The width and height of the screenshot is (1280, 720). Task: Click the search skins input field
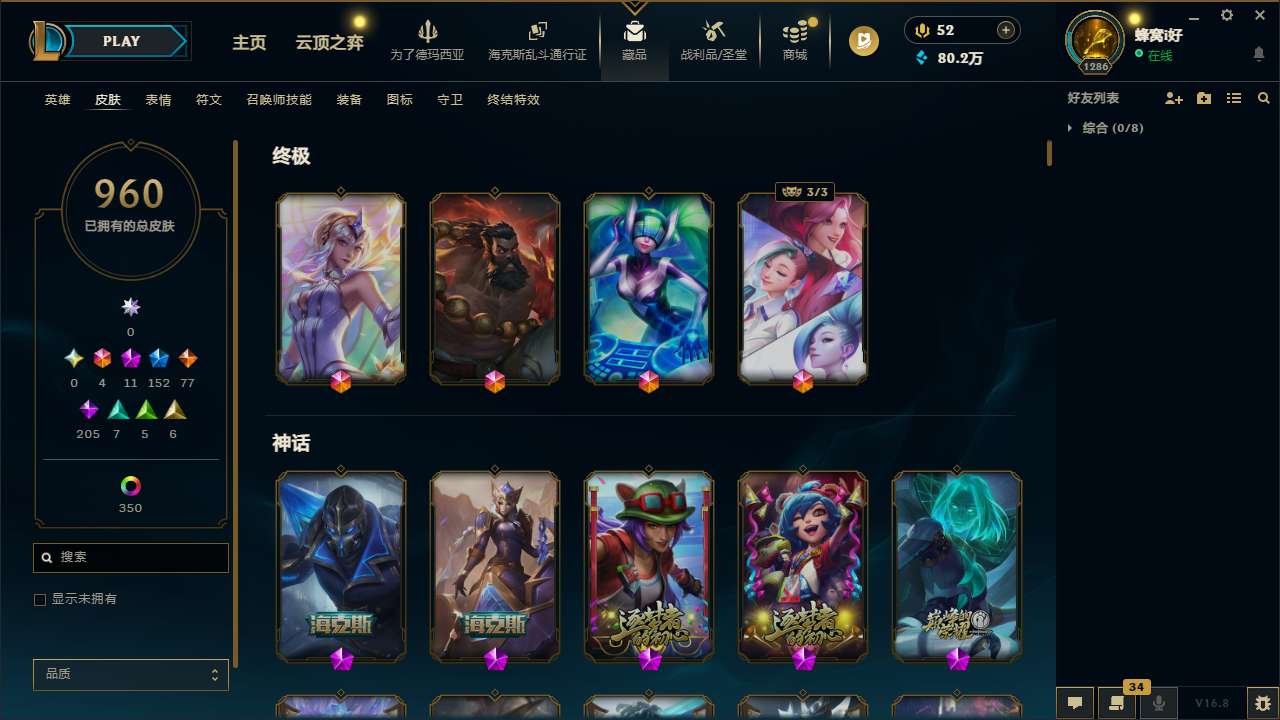130,557
